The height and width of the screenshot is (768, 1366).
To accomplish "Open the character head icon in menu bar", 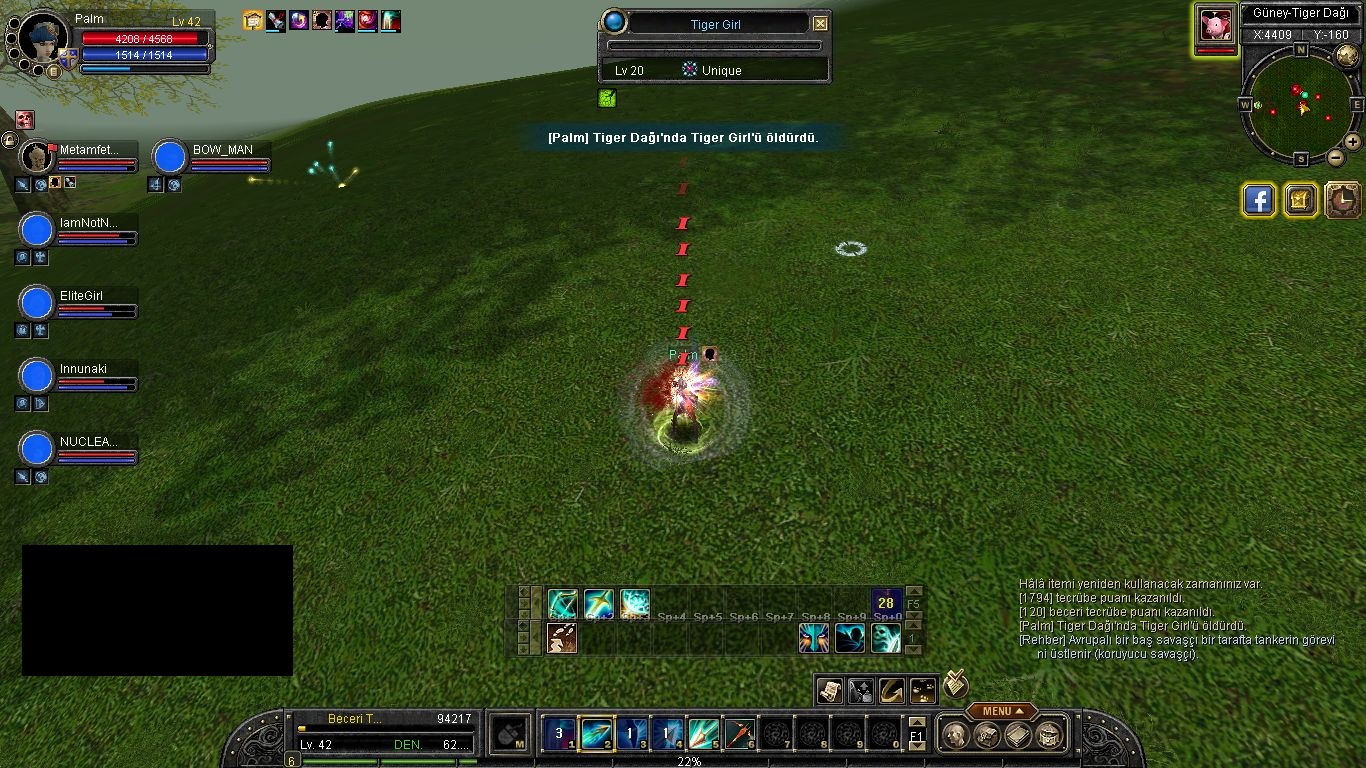I will tap(954, 735).
